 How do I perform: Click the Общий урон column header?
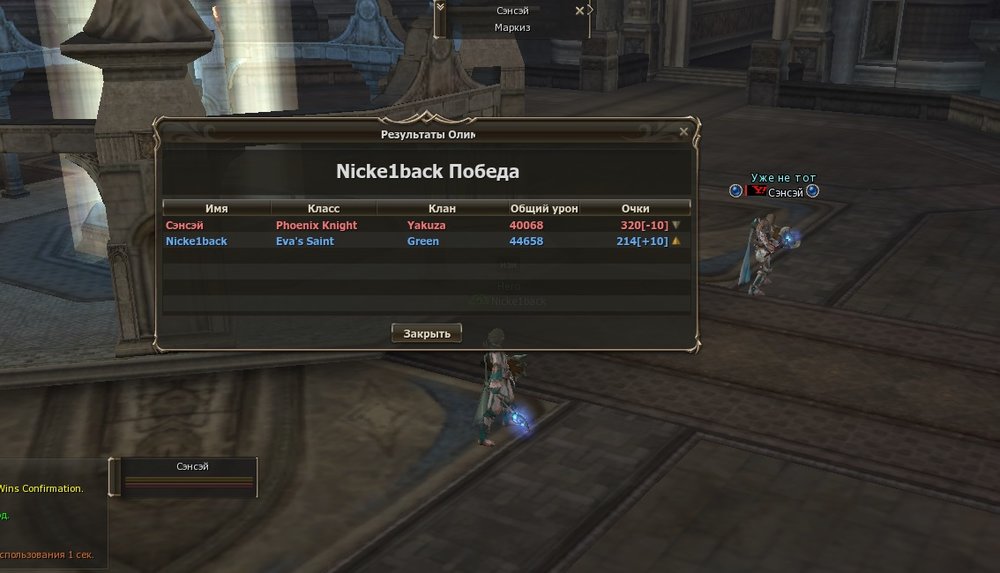click(x=544, y=208)
